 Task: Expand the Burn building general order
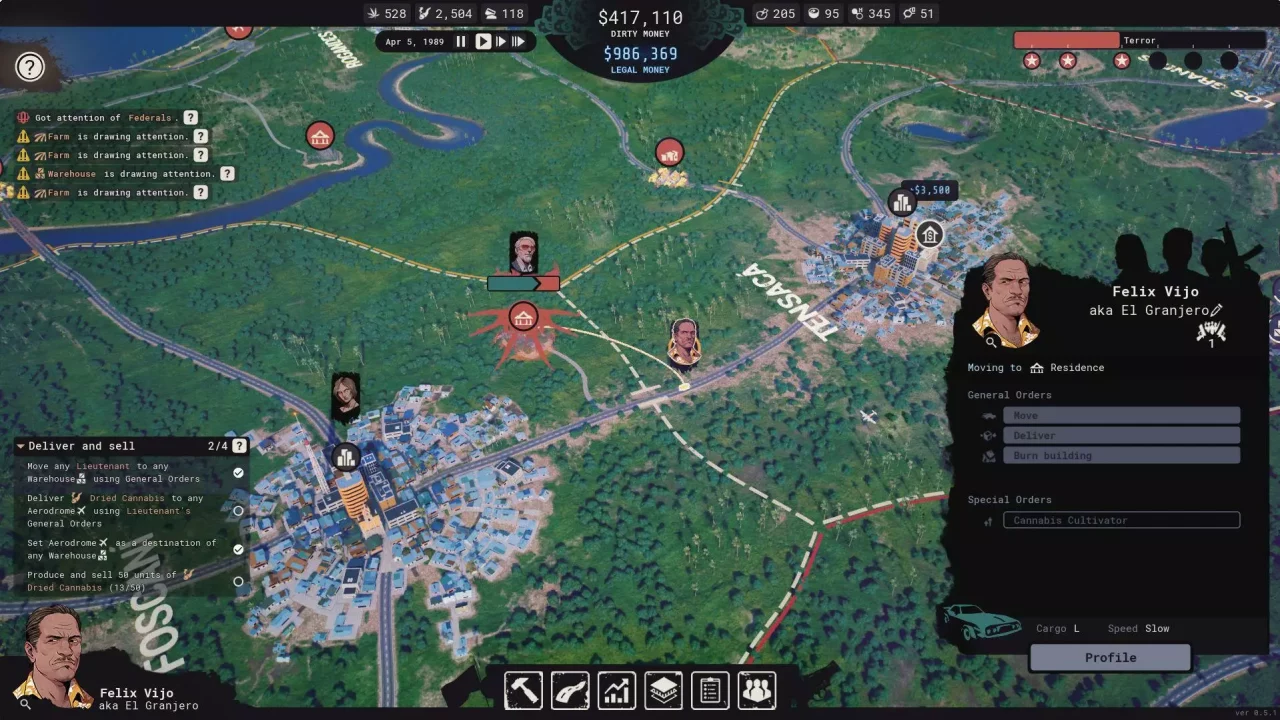click(1121, 455)
